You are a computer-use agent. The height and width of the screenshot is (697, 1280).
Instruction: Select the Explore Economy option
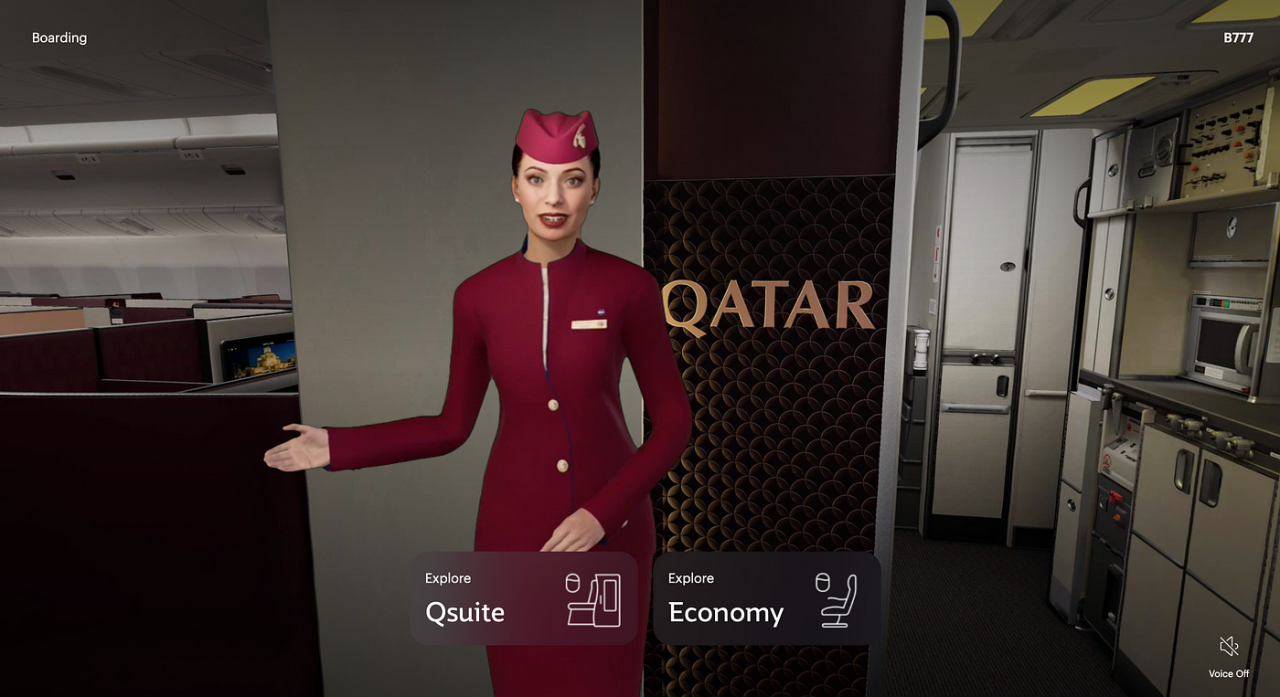click(766, 599)
